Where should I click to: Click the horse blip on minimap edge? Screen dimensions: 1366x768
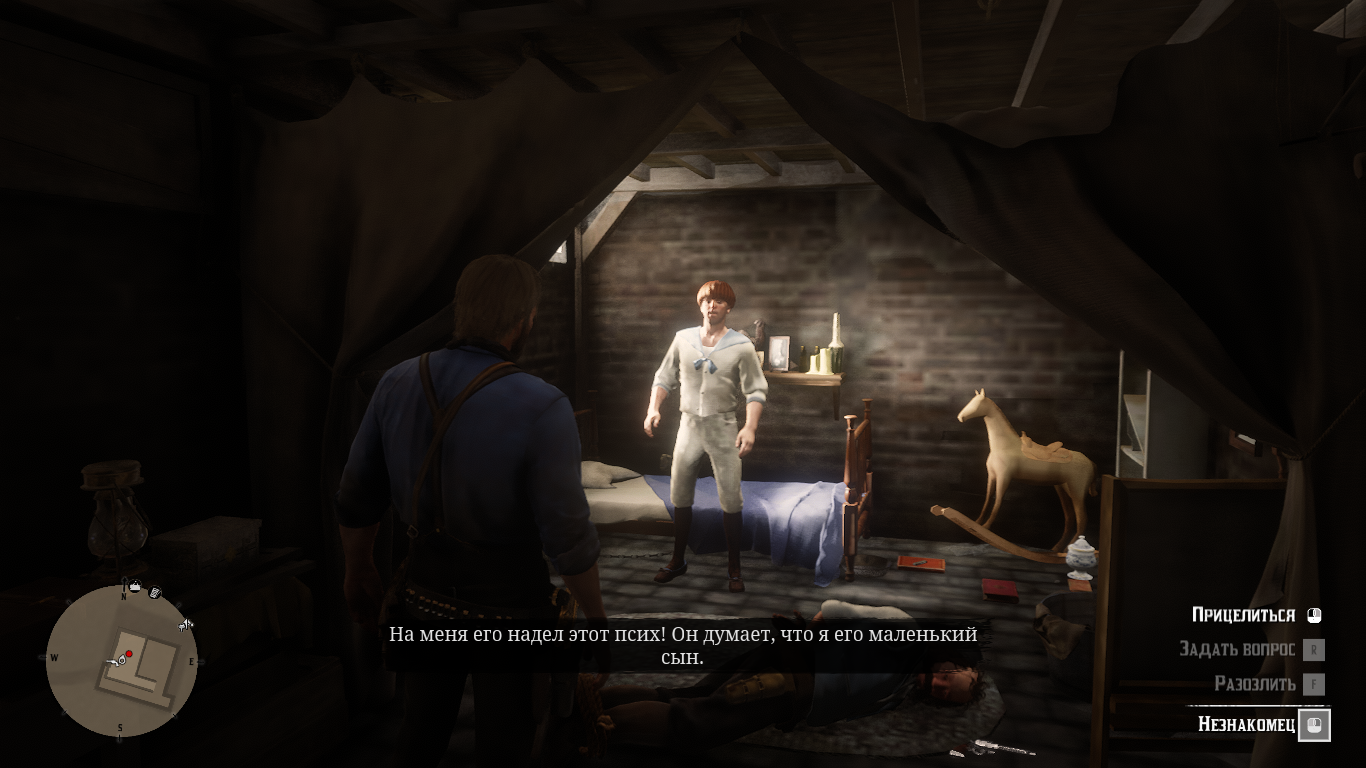pos(185,626)
